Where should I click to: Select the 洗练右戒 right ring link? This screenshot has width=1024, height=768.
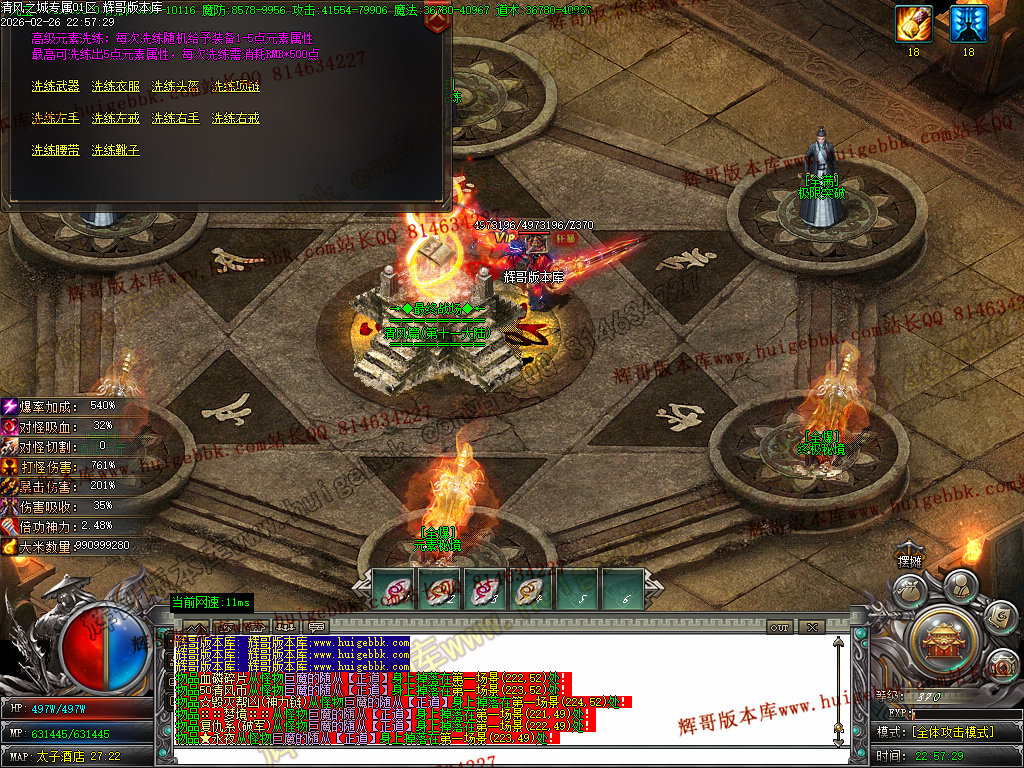(235, 118)
